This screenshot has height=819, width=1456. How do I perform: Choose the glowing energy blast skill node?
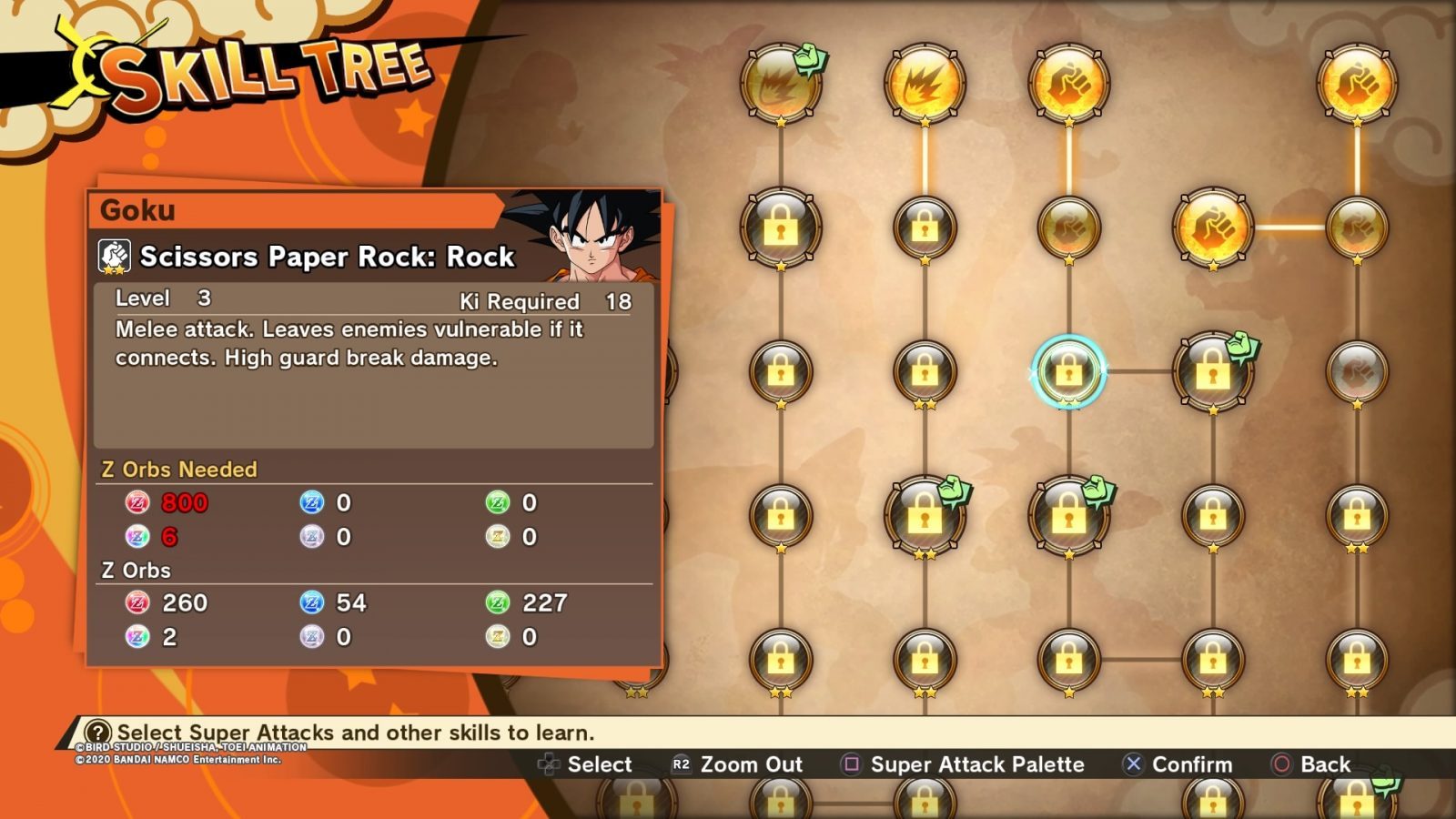pos(925,84)
